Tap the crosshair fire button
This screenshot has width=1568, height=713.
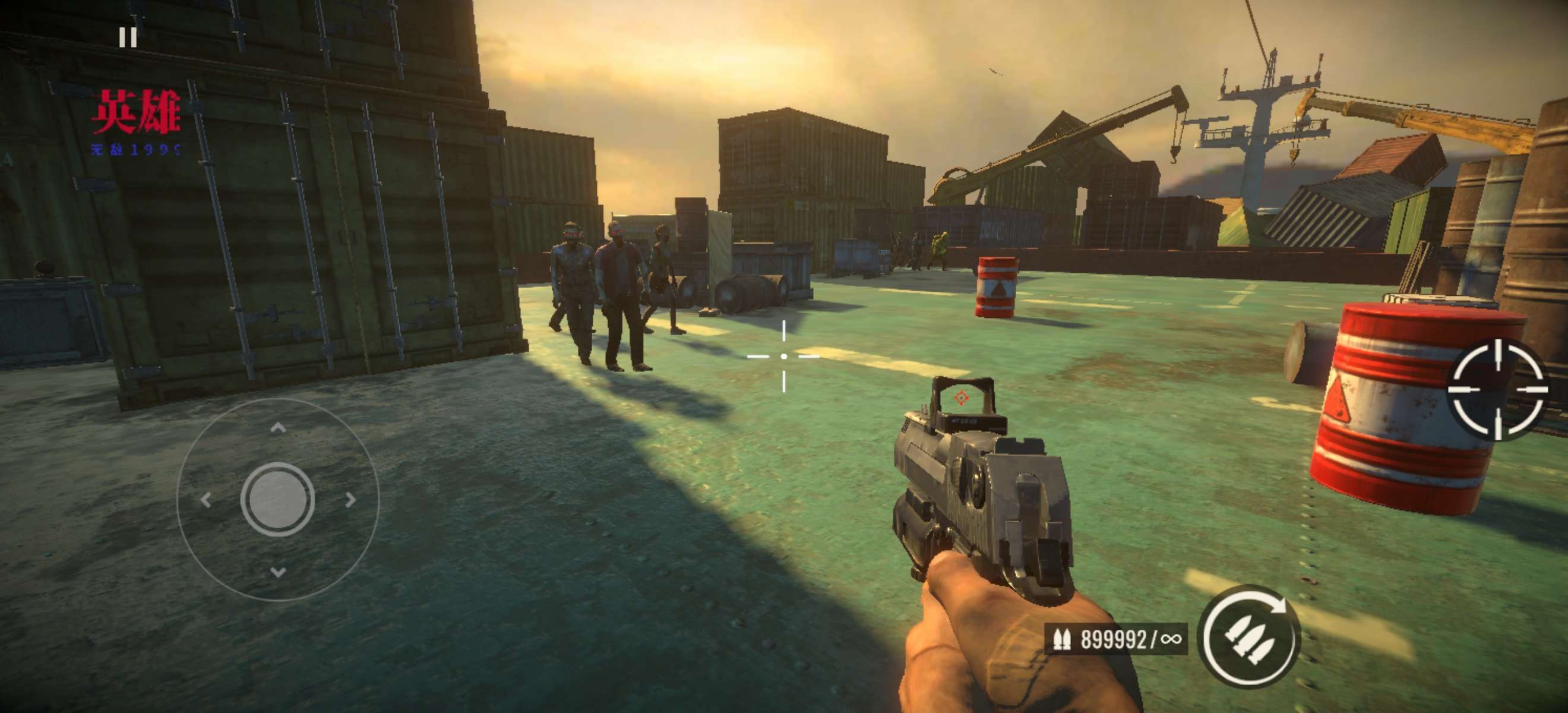pos(1497,389)
